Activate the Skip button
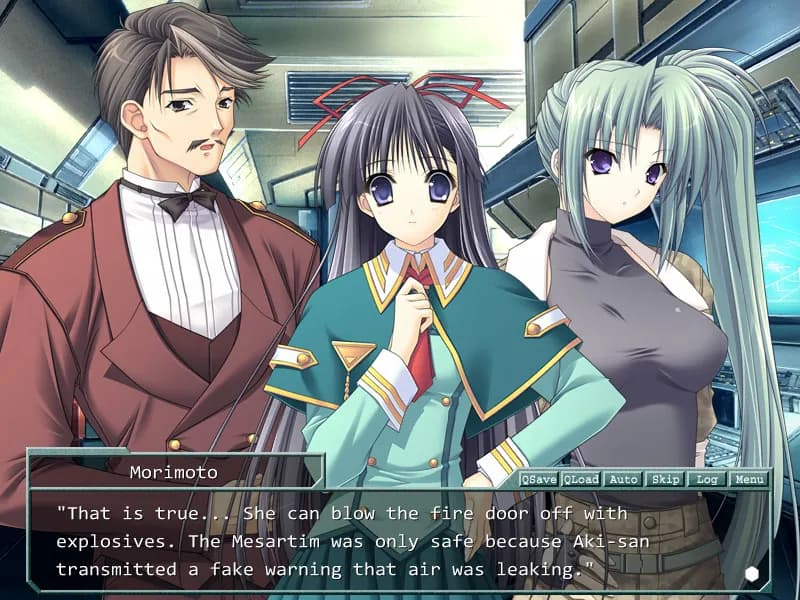The width and height of the screenshot is (800, 600). point(665,479)
